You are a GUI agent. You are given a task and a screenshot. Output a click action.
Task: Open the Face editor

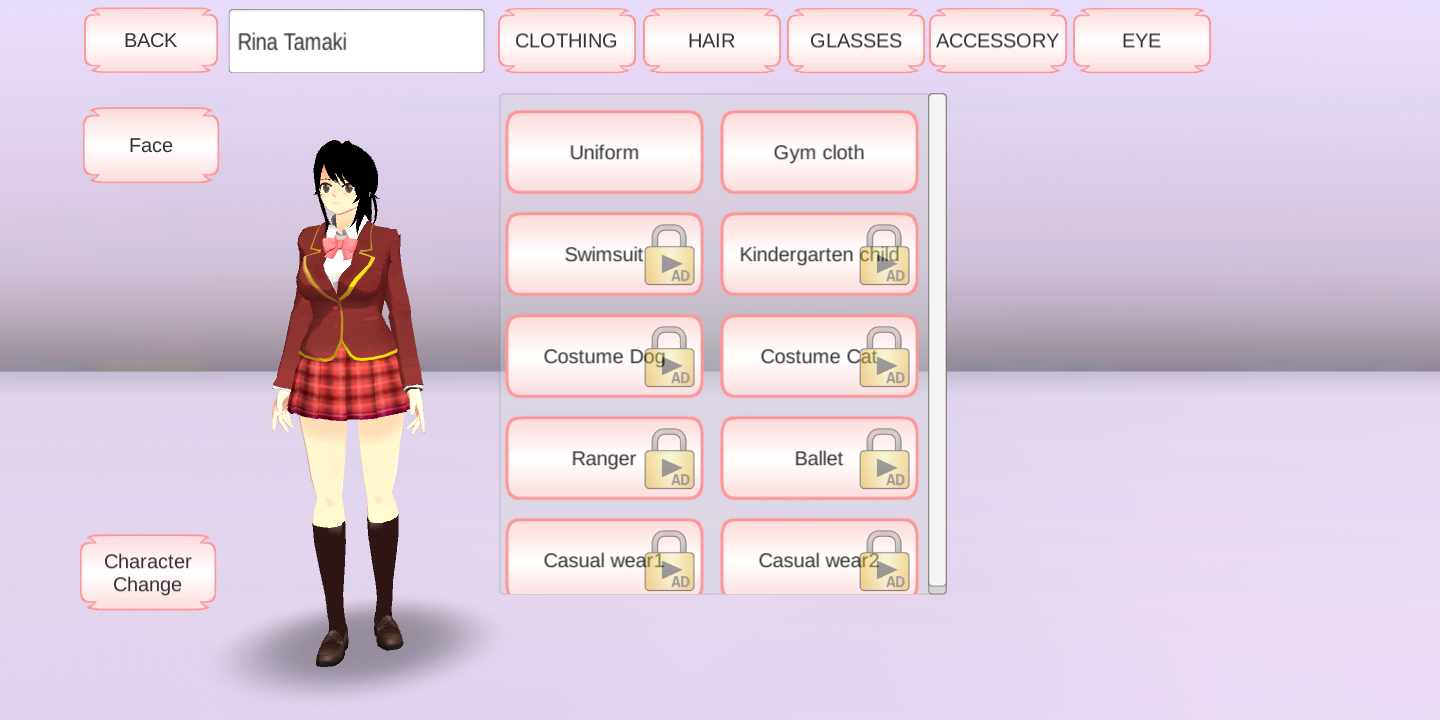coord(151,146)
